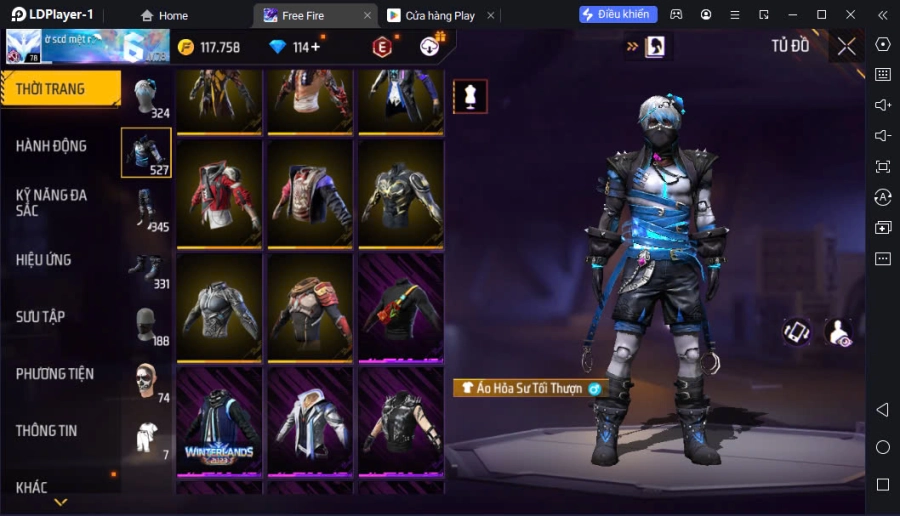Click the gold coin balance
Image resolution: width=900 pixels, height=516 pixels.
pos(209,47)
